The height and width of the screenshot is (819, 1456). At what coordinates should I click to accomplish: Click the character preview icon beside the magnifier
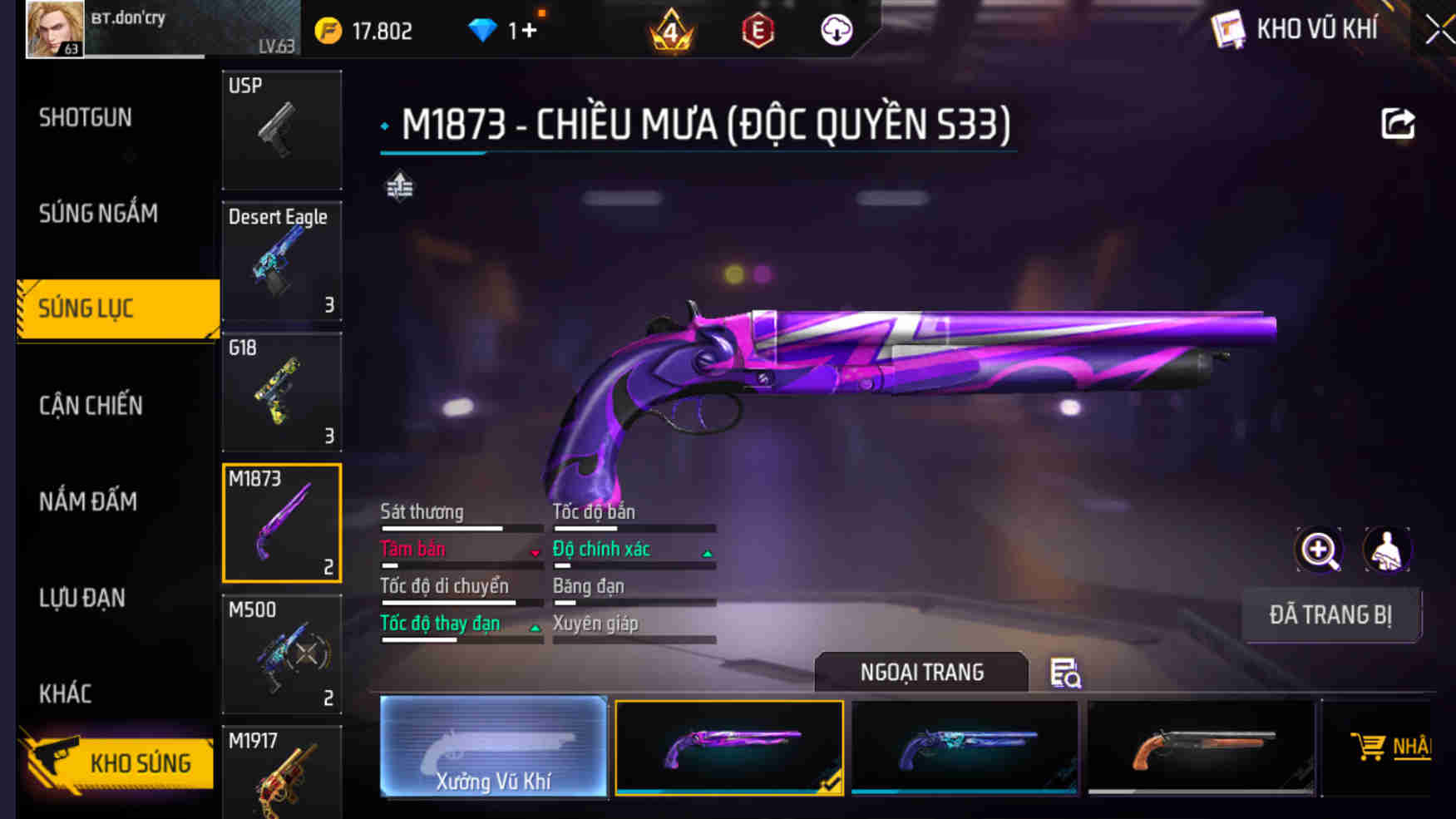click(1387, 550)
